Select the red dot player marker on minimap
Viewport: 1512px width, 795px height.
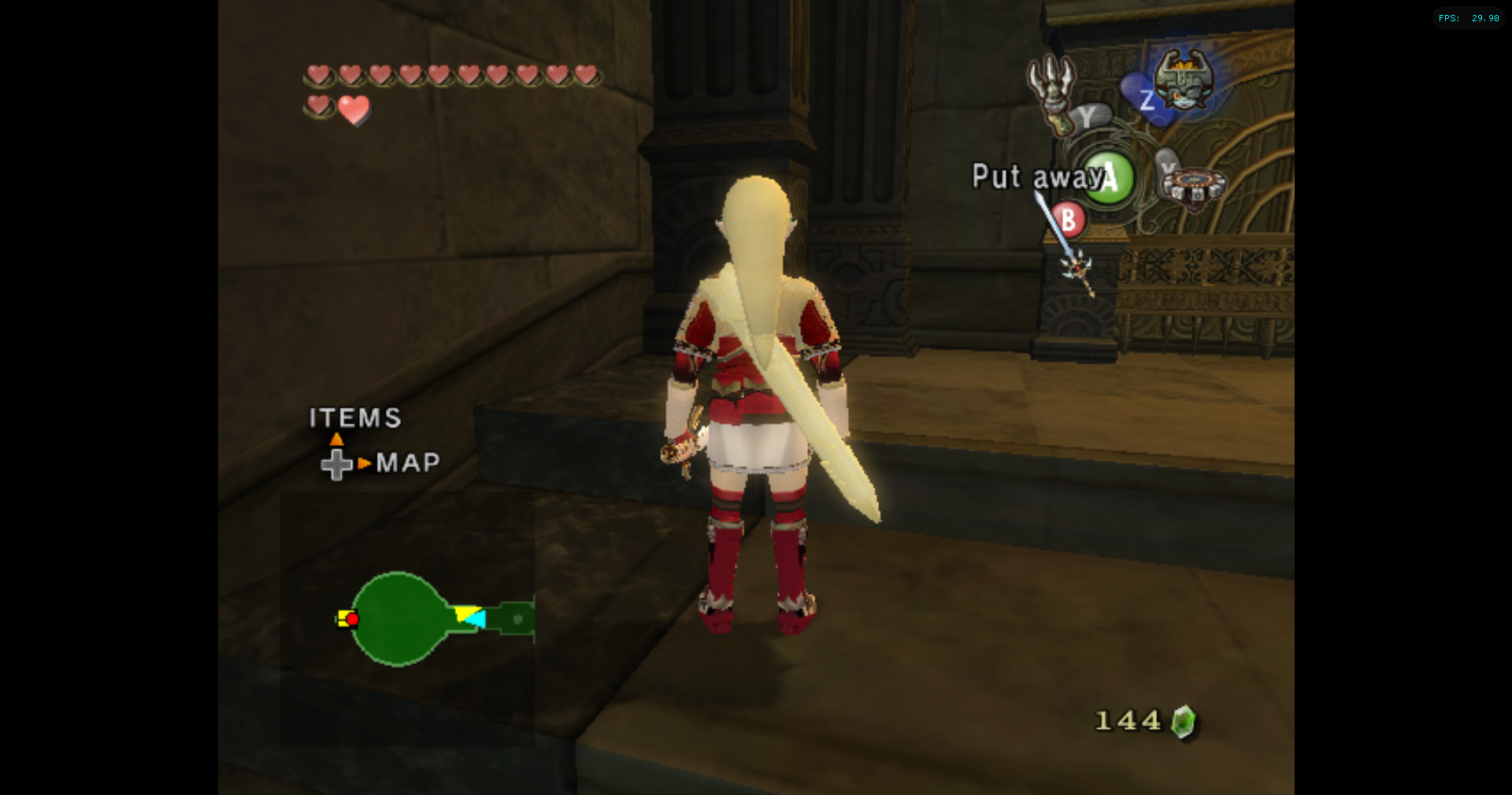pos(351,620)
